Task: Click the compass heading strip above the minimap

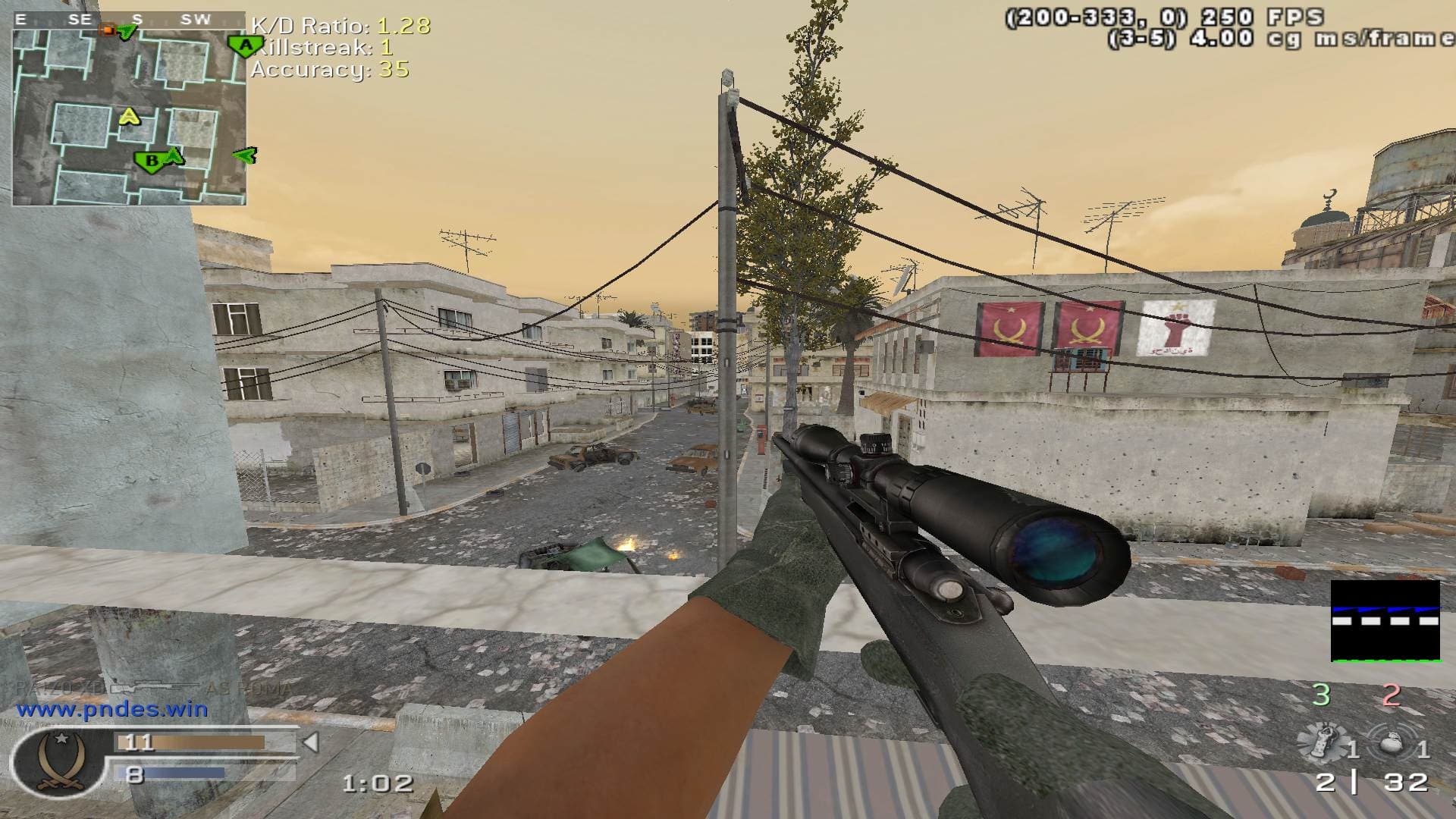Action: click(129, 20)
